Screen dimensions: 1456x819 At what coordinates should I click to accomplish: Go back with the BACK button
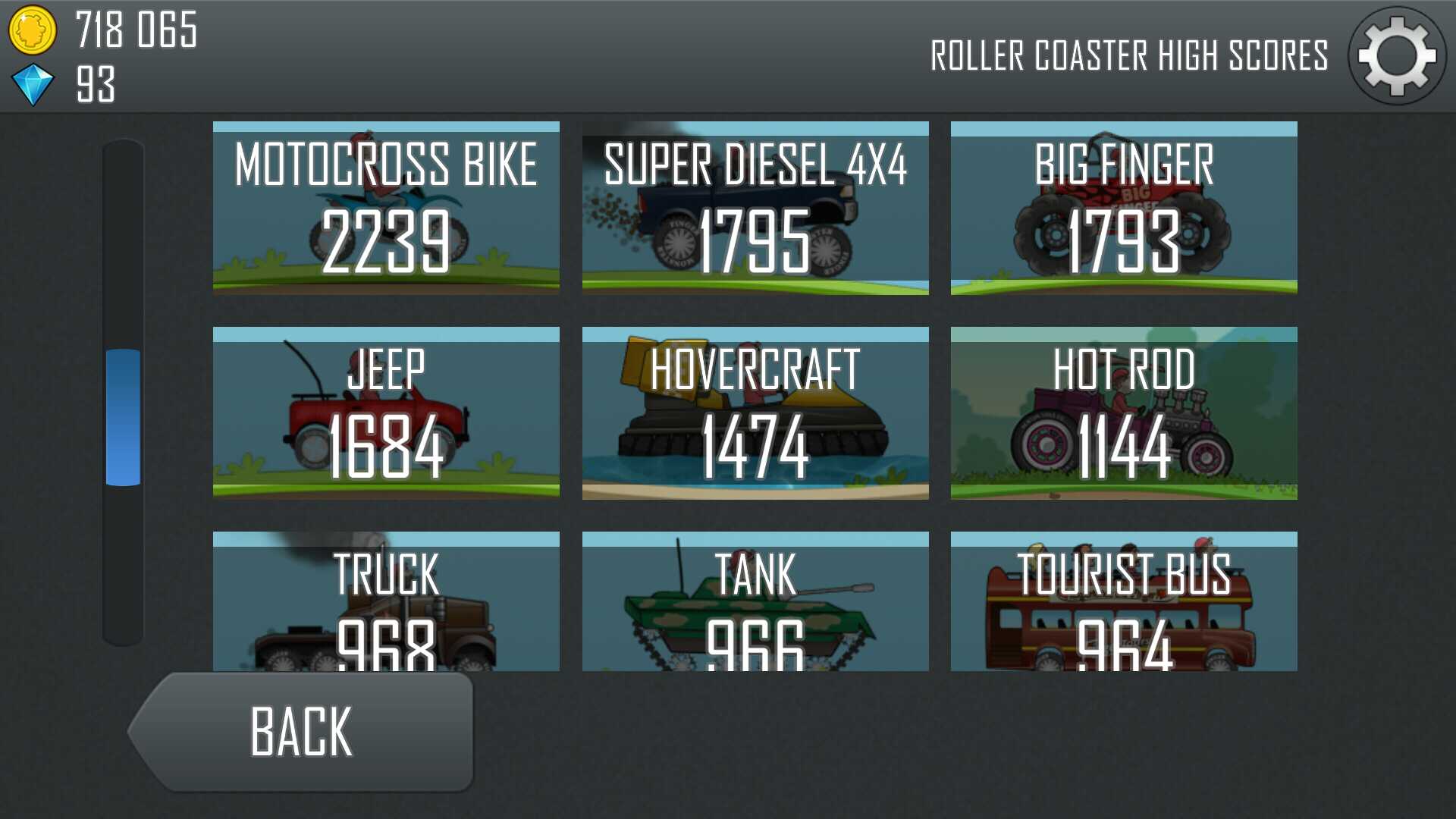(302, 732)
